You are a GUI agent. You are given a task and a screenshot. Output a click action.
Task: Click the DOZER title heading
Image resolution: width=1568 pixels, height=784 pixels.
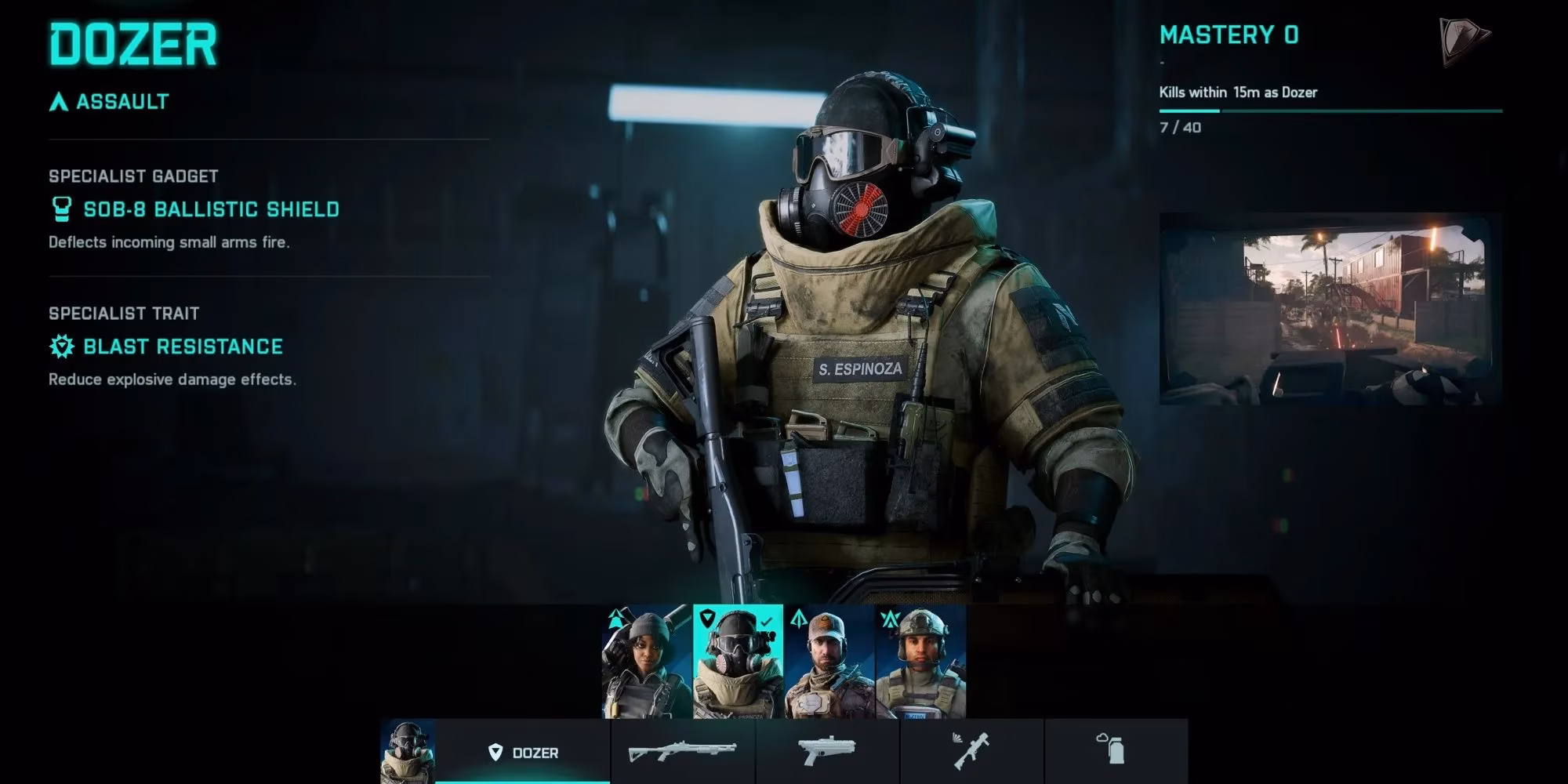click(x=132, y=45)
